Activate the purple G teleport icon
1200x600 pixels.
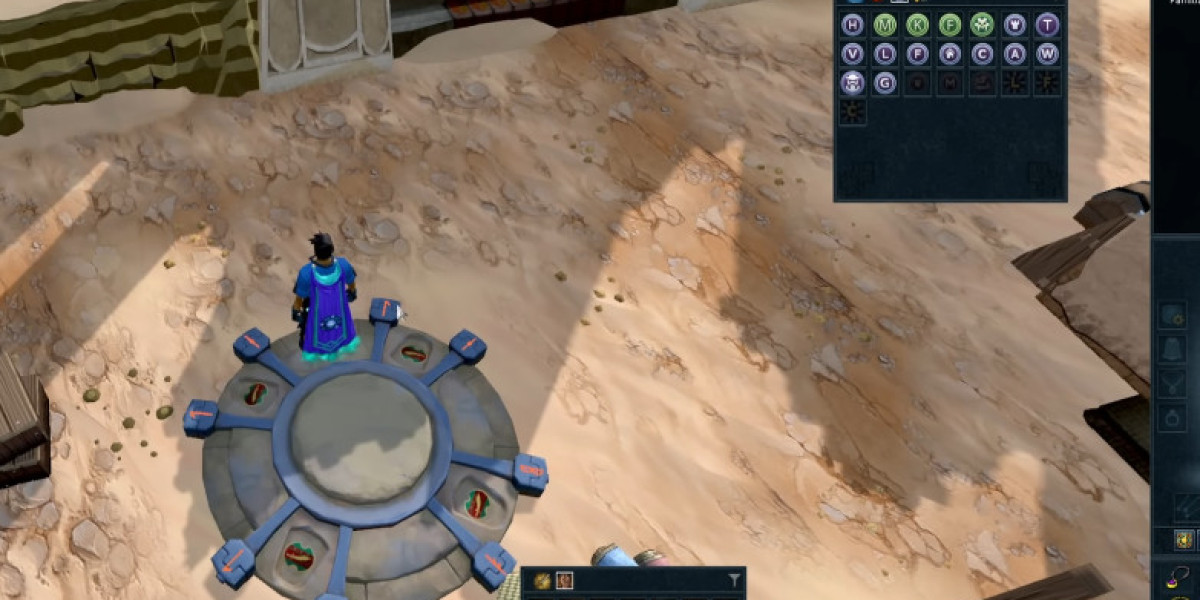coord(885,83)
